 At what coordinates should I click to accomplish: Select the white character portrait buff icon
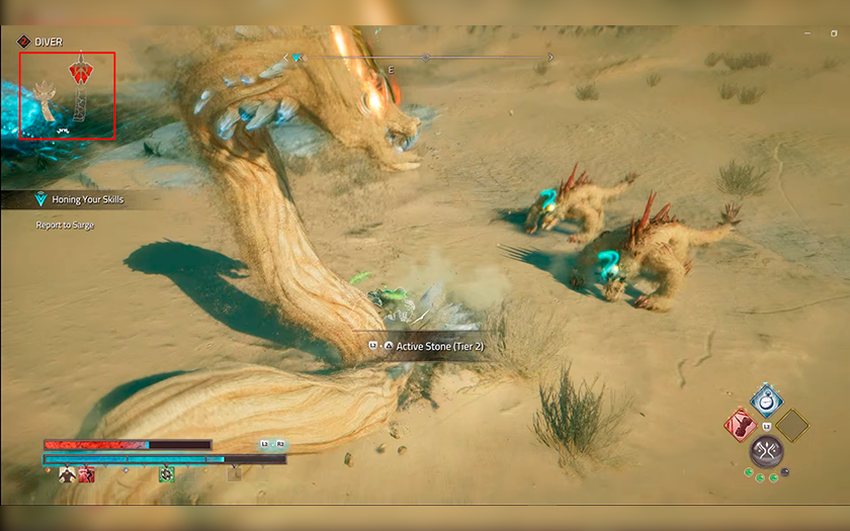click(x=67, y=474)
